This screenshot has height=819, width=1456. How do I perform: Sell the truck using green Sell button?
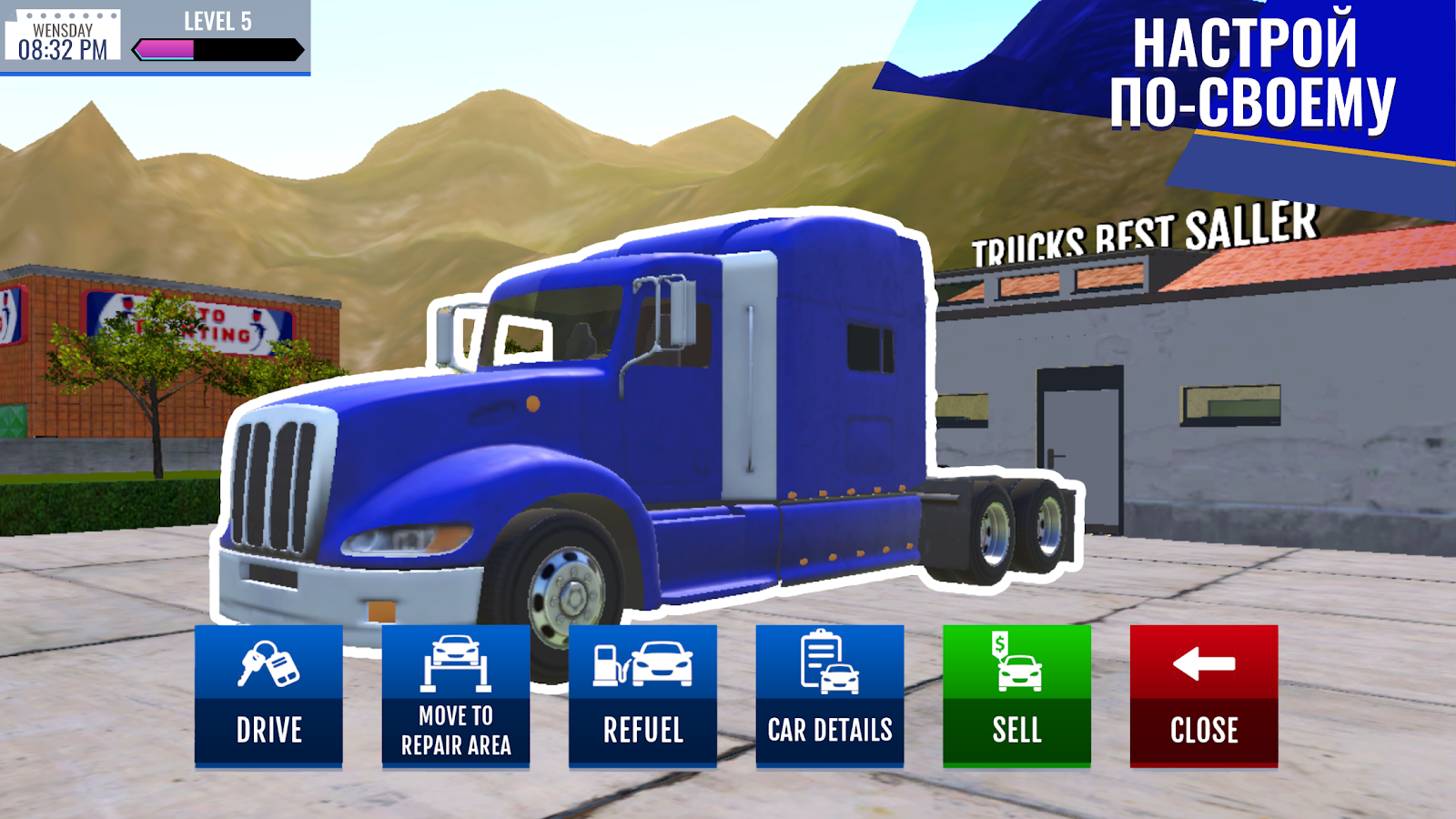1016,696
